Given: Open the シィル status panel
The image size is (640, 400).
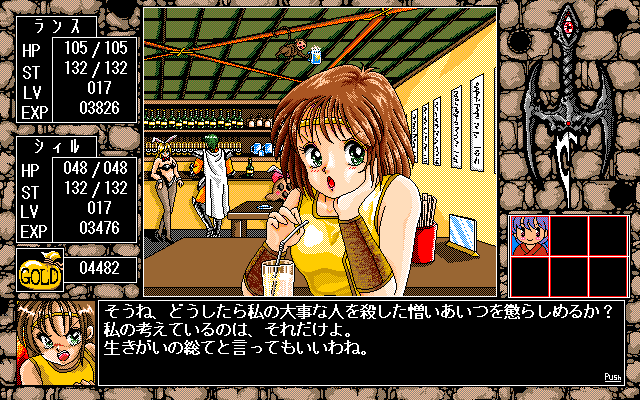Looking at the screenshot, I should pyautogui.click(x=76, y=188).
